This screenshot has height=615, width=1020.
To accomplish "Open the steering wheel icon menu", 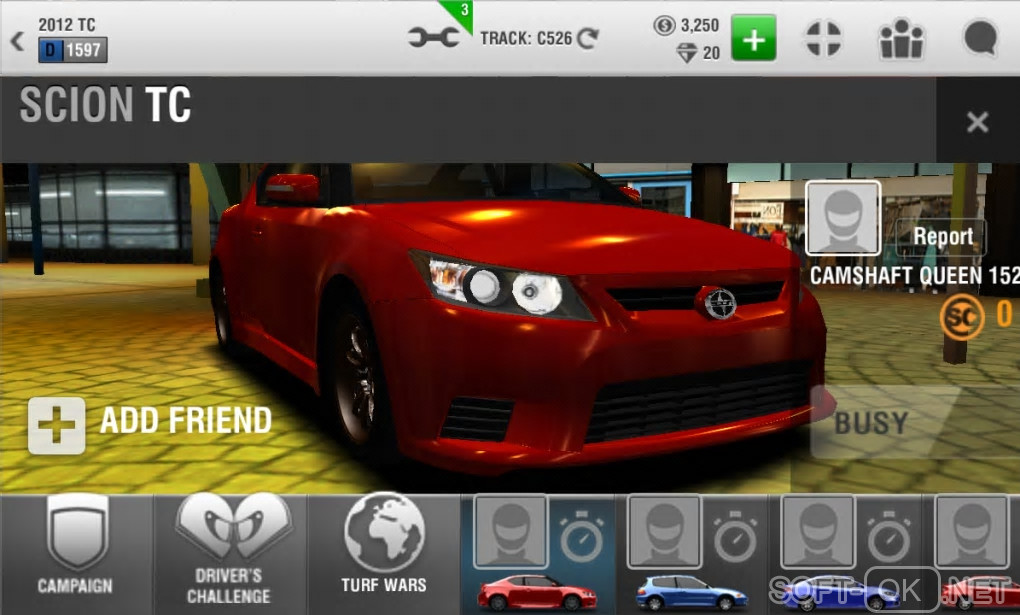I will (x=823, y=39).
